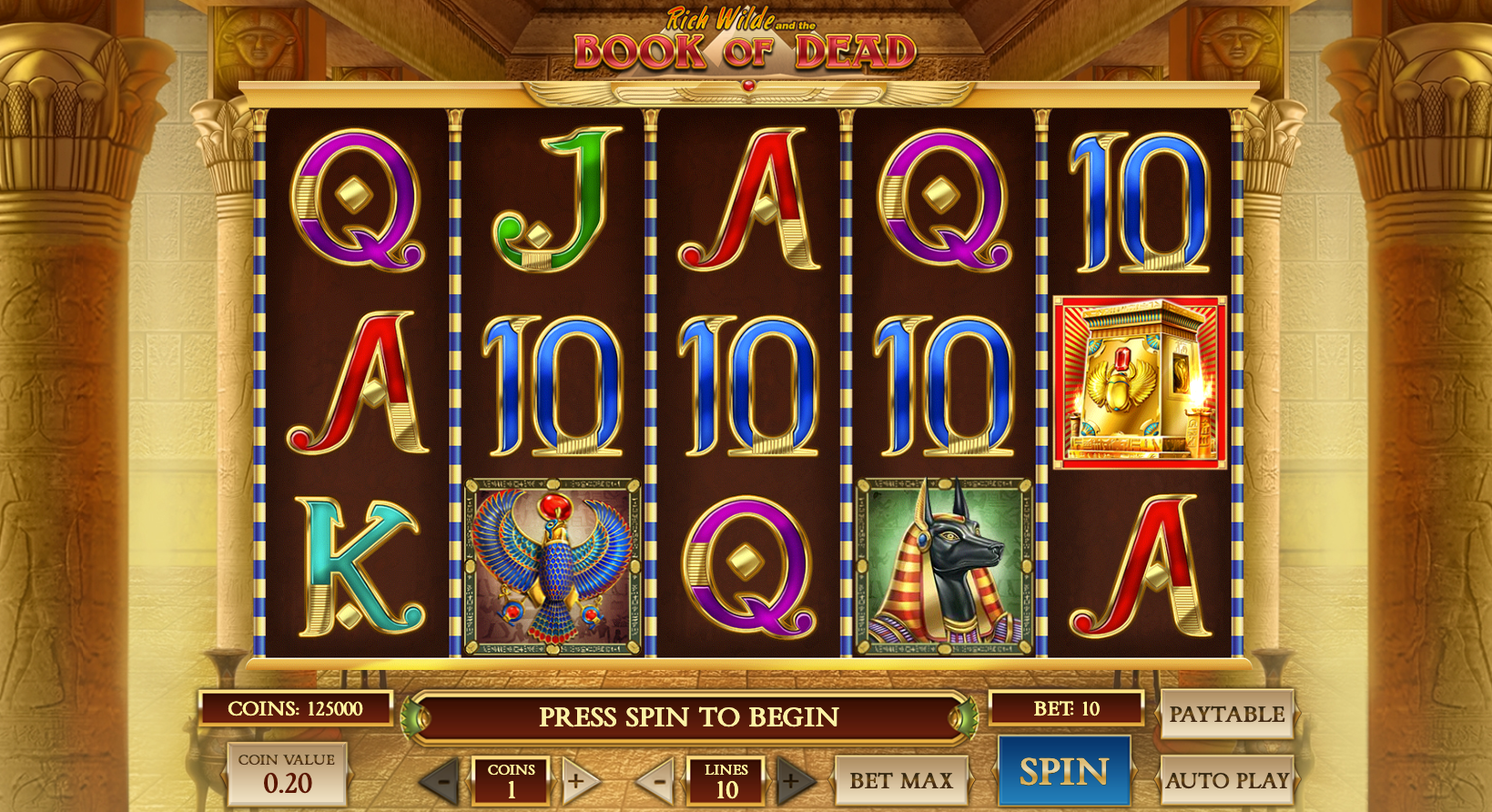Viewport: 1492px width, 812px height.
Task: Click the BET MAX button
Action: 901,780
